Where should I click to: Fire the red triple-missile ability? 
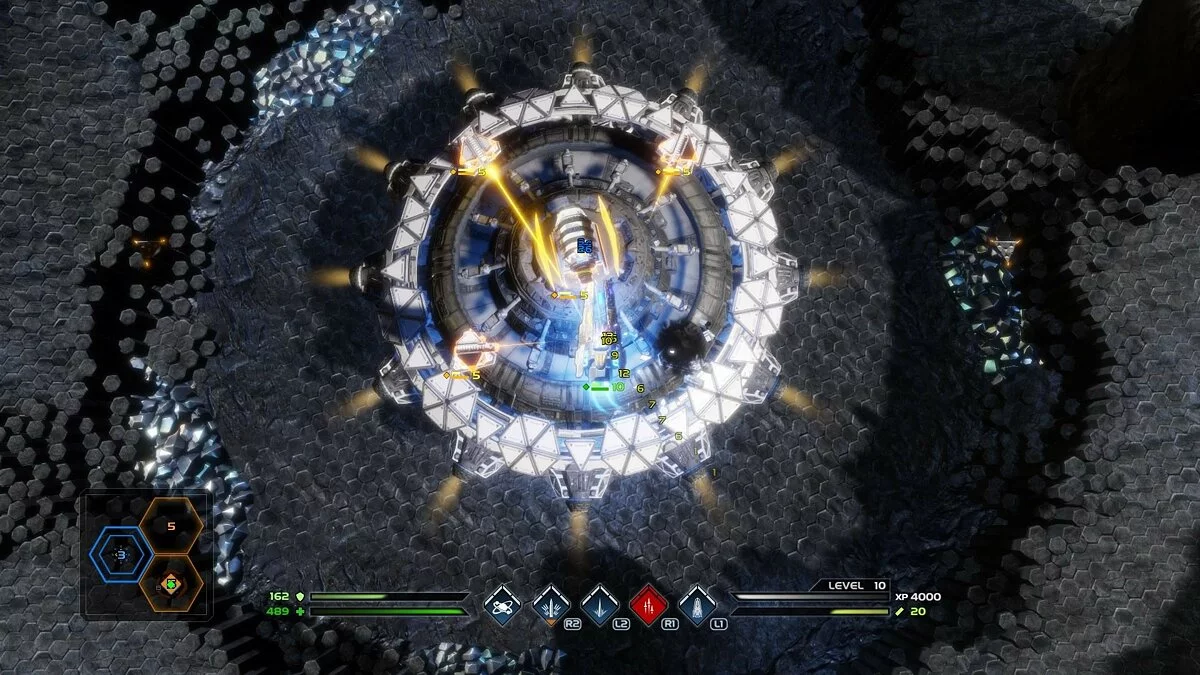648,604
